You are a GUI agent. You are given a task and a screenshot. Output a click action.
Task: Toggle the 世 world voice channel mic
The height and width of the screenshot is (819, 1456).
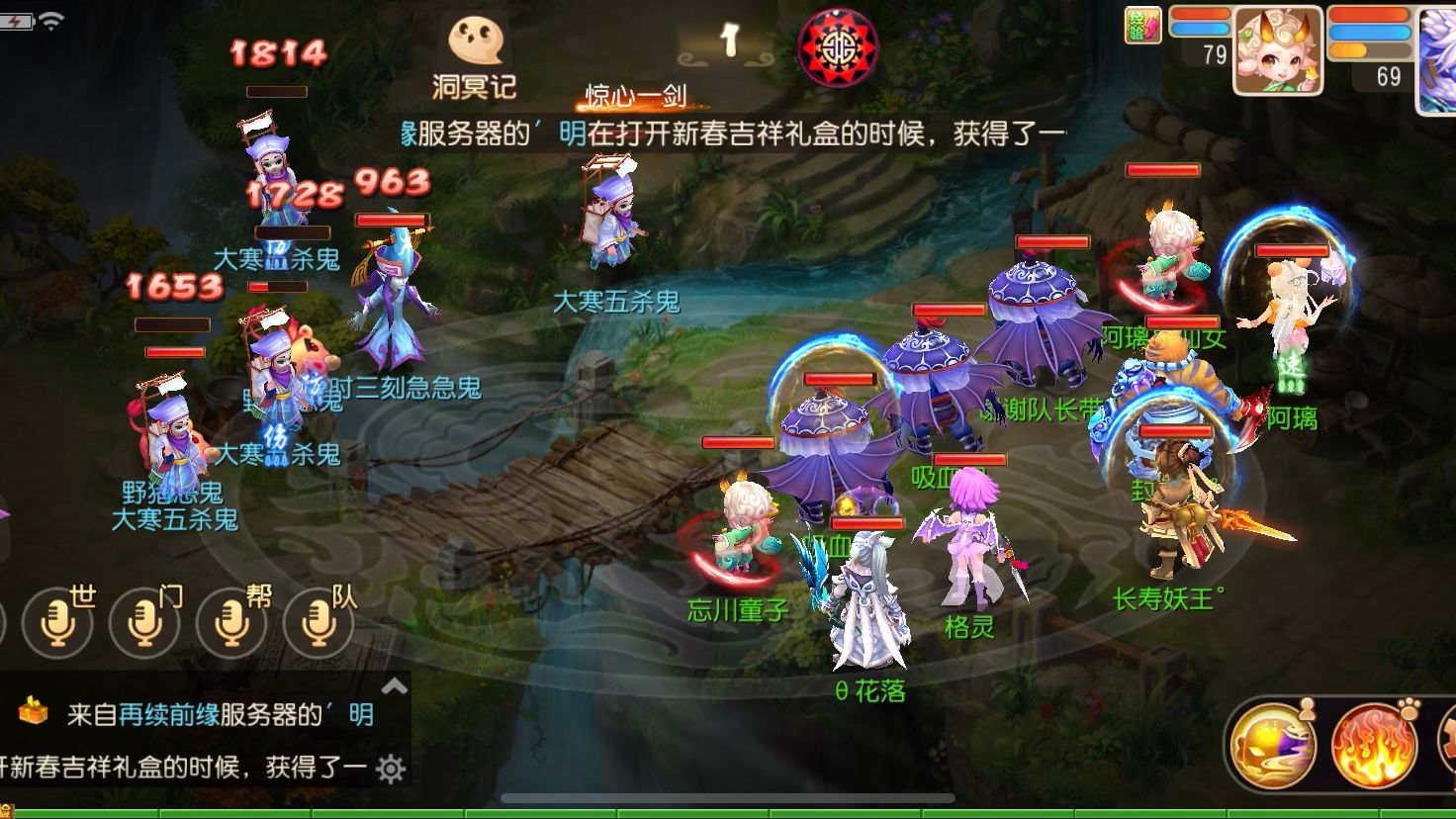pos(56,625)
